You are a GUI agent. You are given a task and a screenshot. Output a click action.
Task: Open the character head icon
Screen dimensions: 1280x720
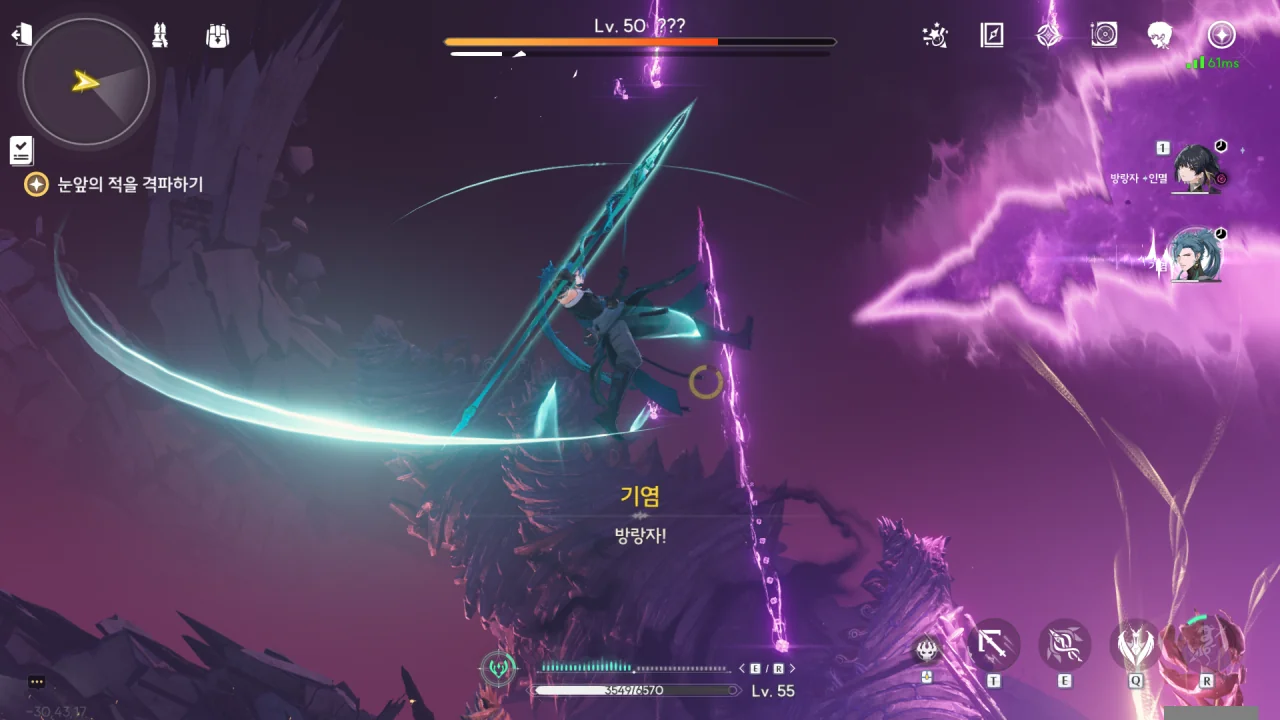pyautogui.click(x=1160, y=36)
